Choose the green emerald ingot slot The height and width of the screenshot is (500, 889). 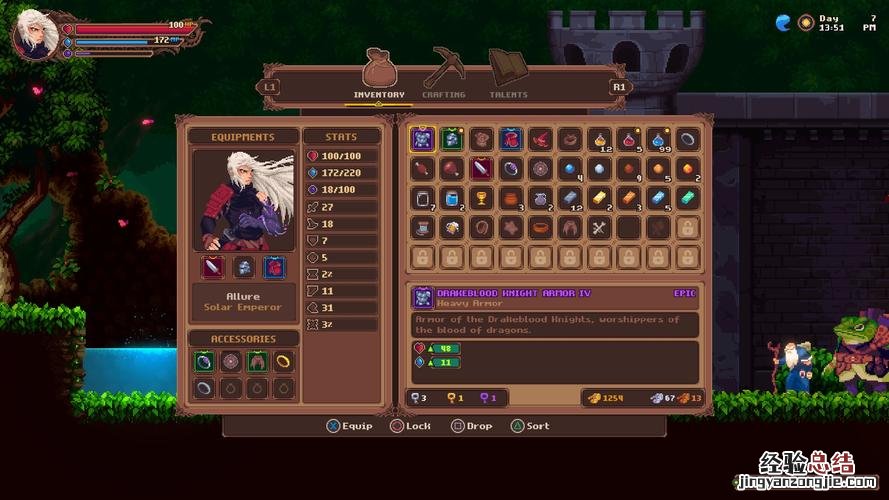686,198
